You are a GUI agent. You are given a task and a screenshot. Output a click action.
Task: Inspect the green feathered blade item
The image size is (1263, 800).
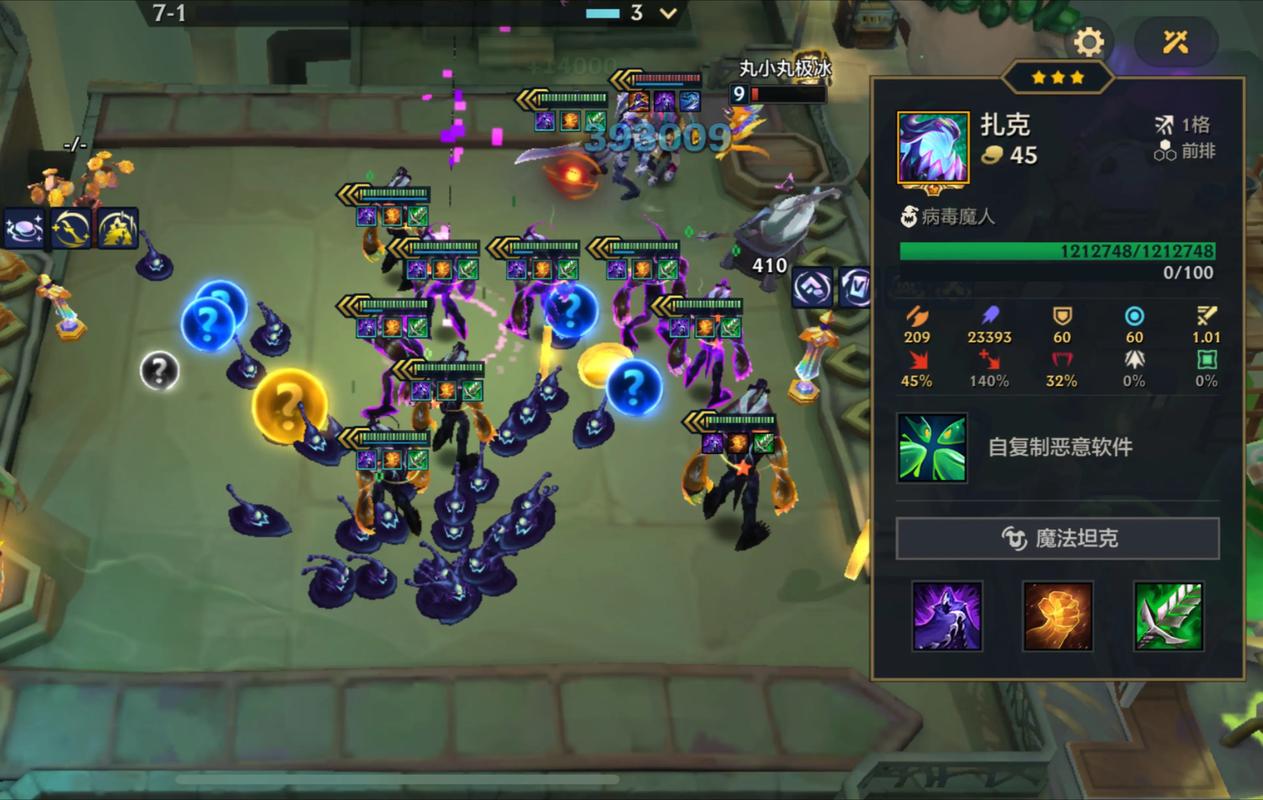point(1168,616)
